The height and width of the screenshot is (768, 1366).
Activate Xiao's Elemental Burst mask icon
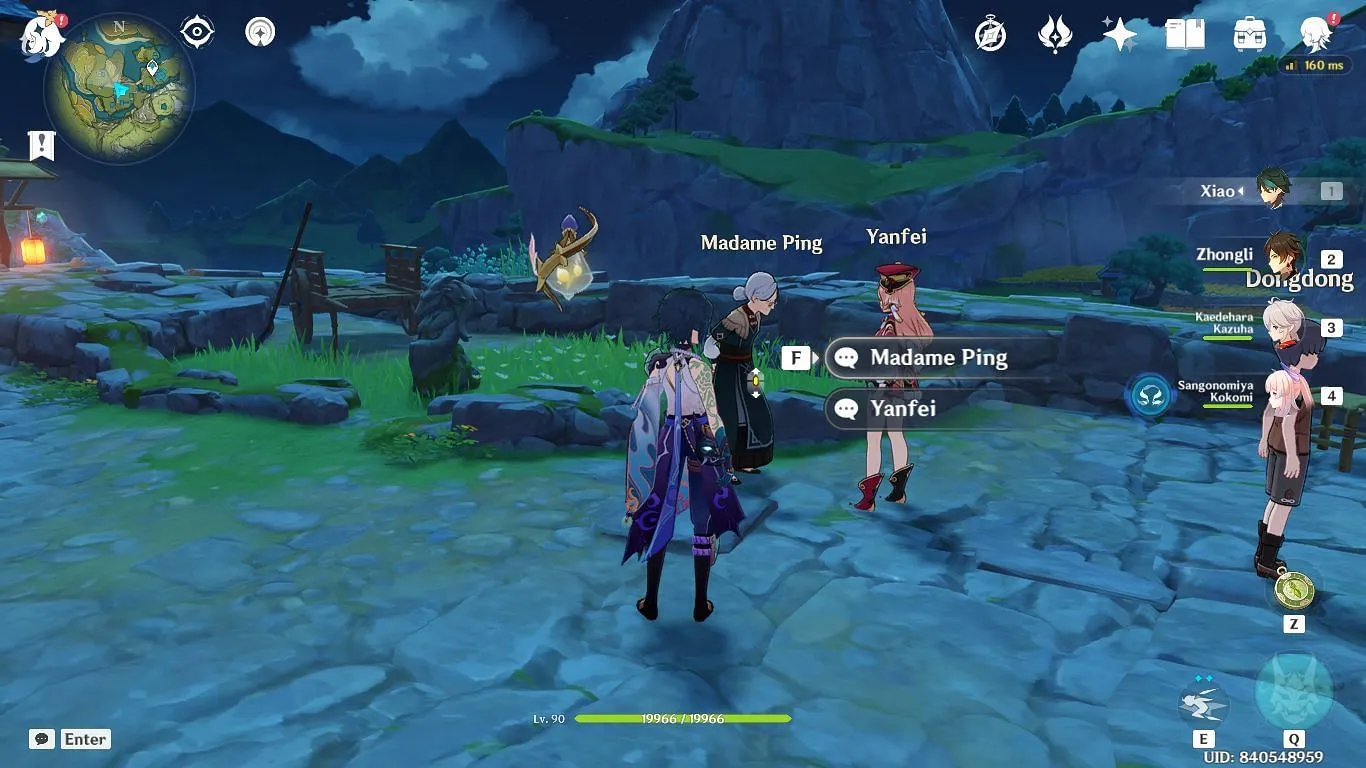[1293, 692]
